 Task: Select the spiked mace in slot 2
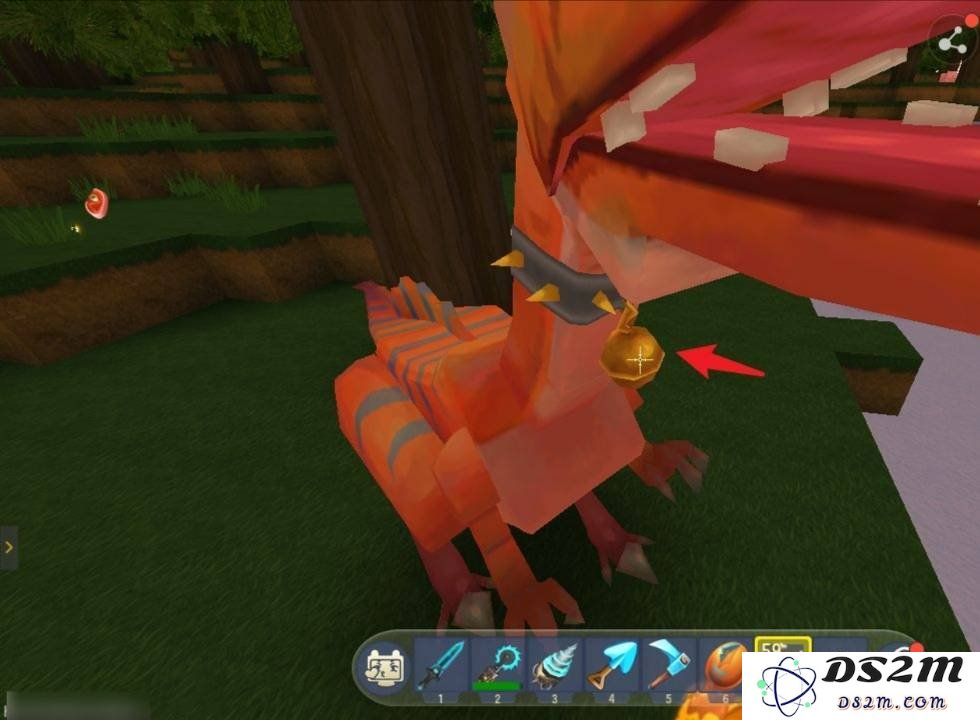pyautogui.click(x=497, y=664)
